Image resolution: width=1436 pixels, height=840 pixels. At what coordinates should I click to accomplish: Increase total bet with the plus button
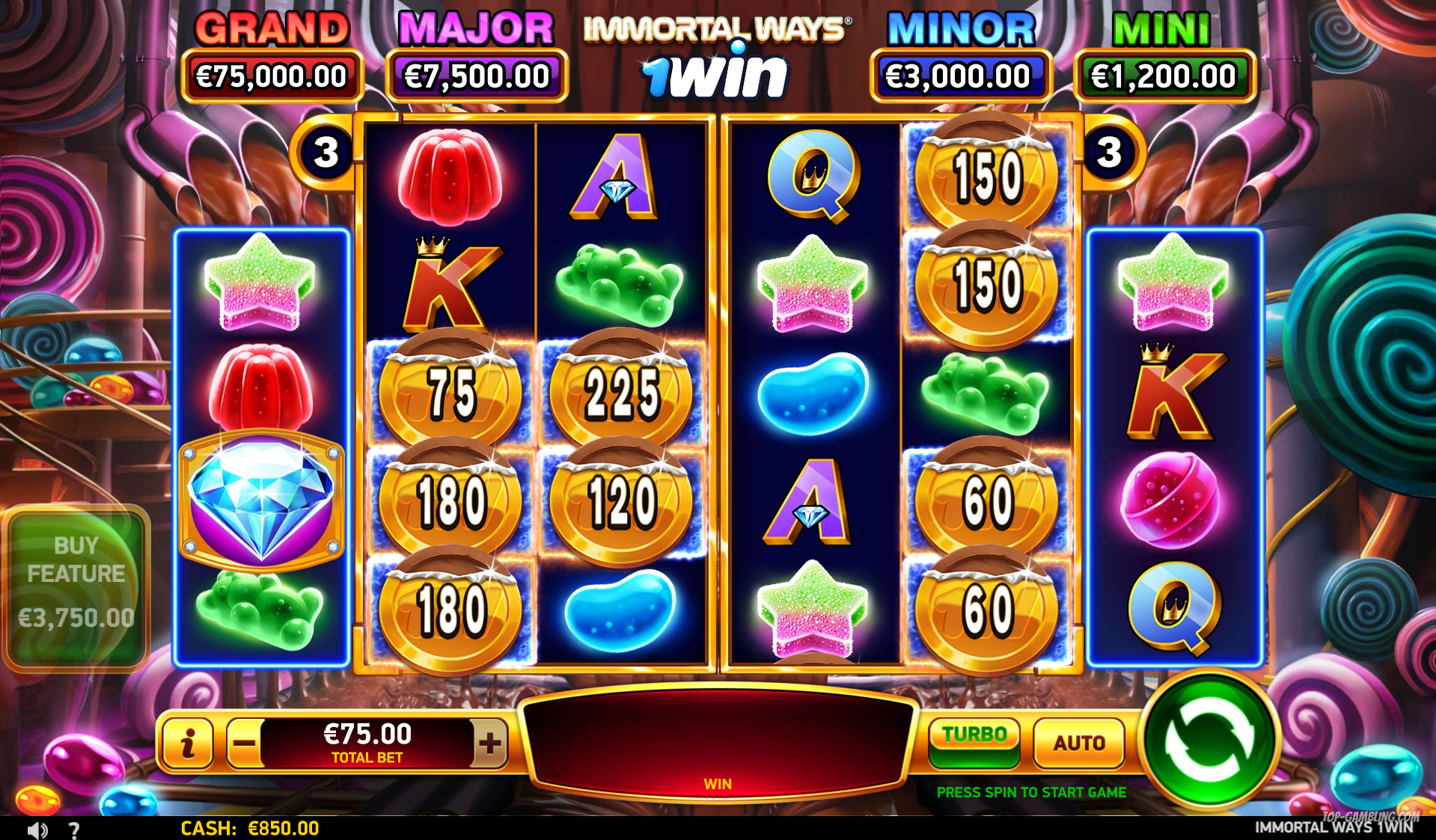[x=489, y=744]
